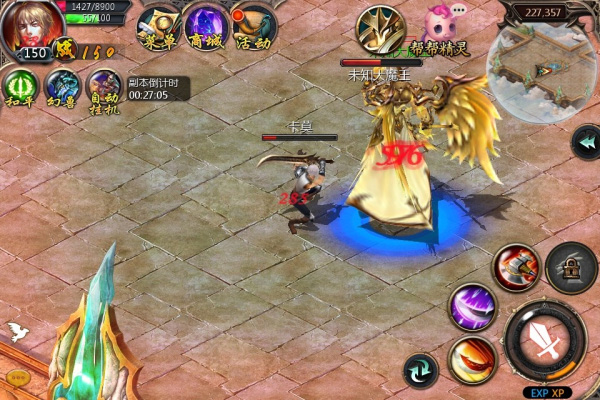Activate the fiery red blade skill
Screen dimensions: 600x400
pyautogui.click(x=472, y=360)
